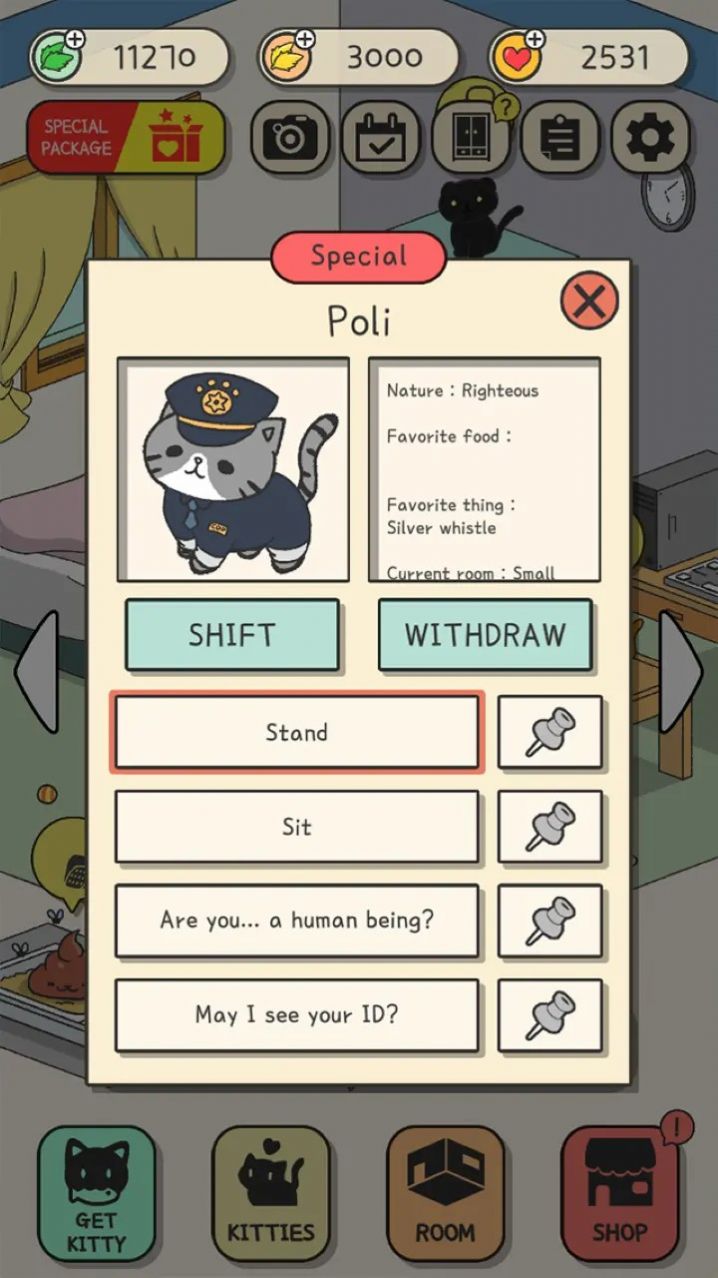The image size is (718, 1278).
Task: Pin the "Are you... a human being?" line
Action: pyautogui.click(x=550, y=921)
